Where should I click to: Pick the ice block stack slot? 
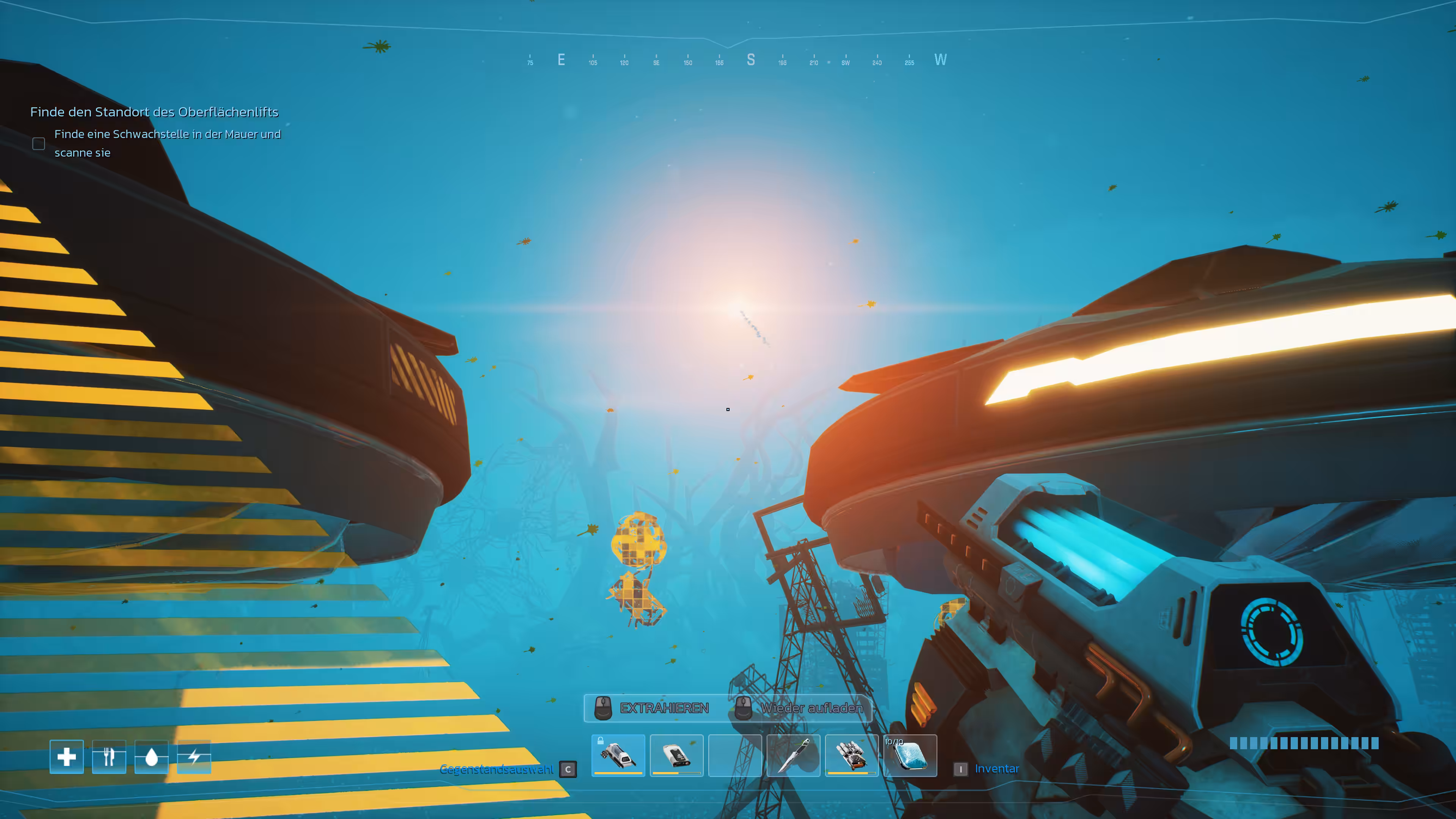pos(910,755)
